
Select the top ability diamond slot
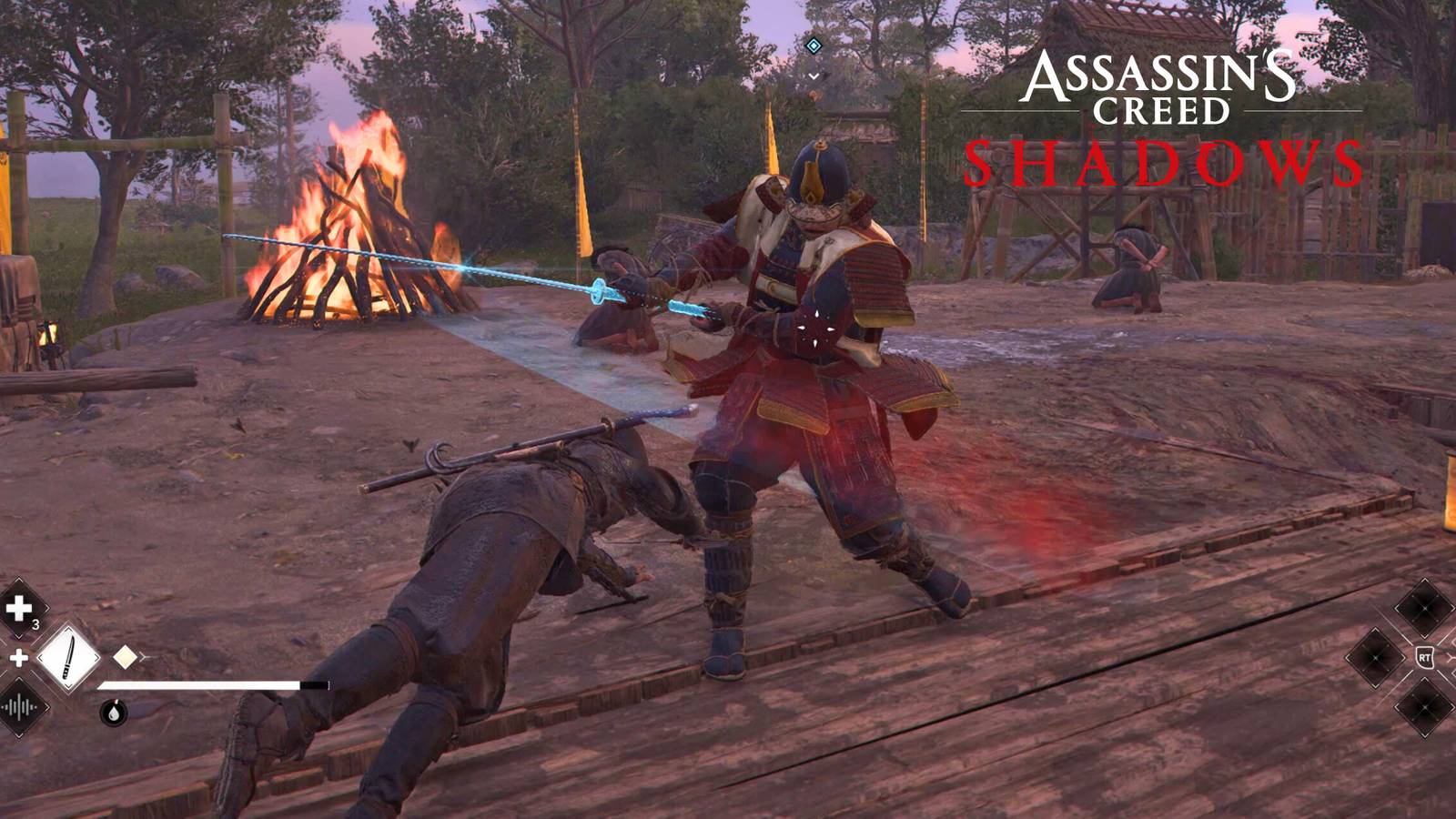tap(1425, 608)
